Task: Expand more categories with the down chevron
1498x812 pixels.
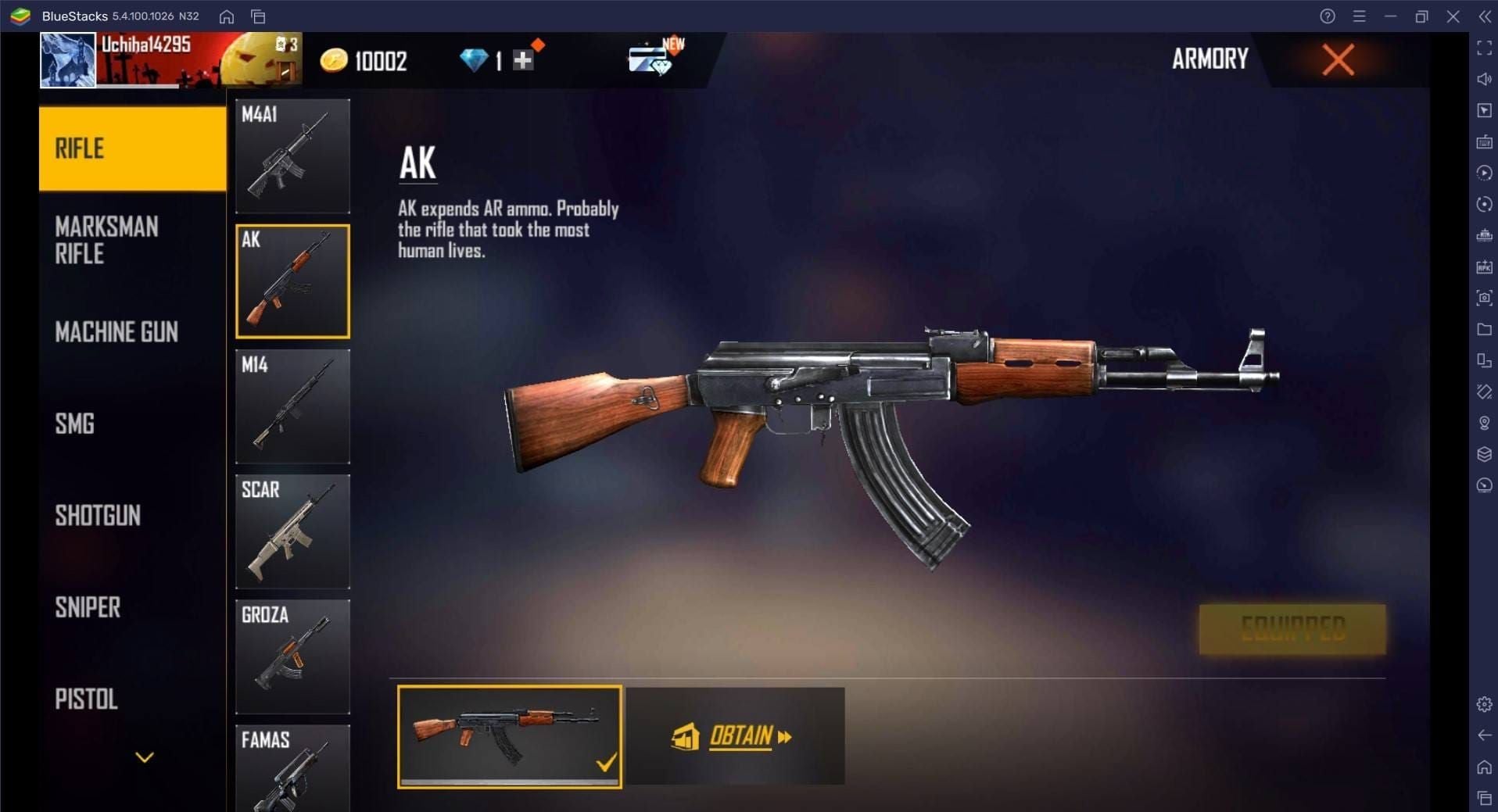Action: [145, 757]
